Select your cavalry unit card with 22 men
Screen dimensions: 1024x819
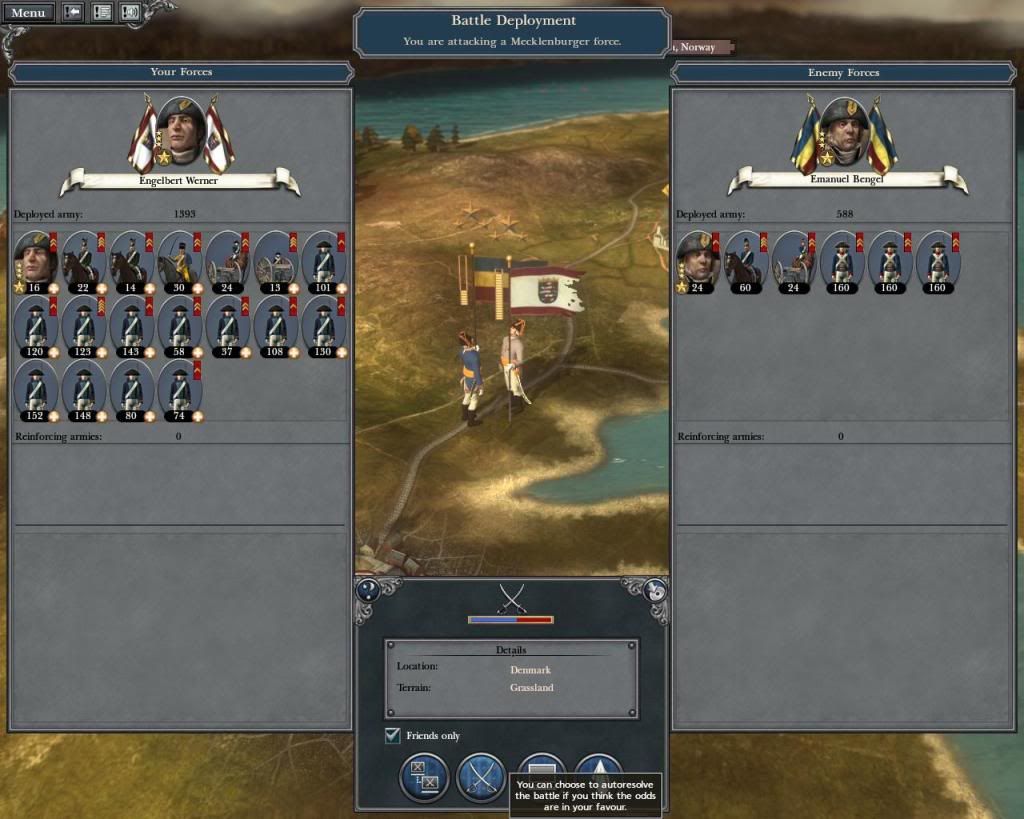(84, 260)
